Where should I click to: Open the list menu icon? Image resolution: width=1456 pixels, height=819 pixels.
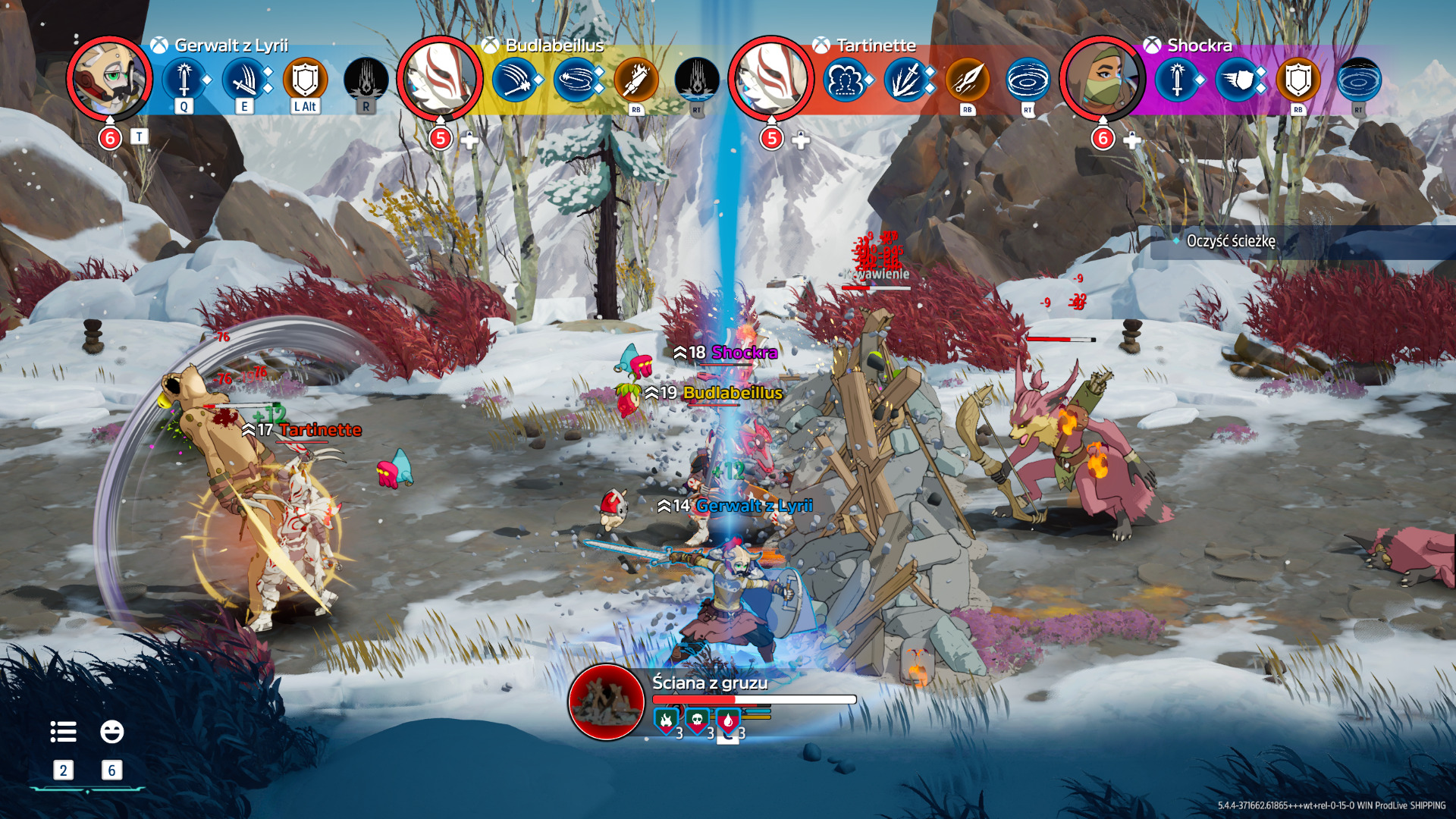click(x=63, y=732)
